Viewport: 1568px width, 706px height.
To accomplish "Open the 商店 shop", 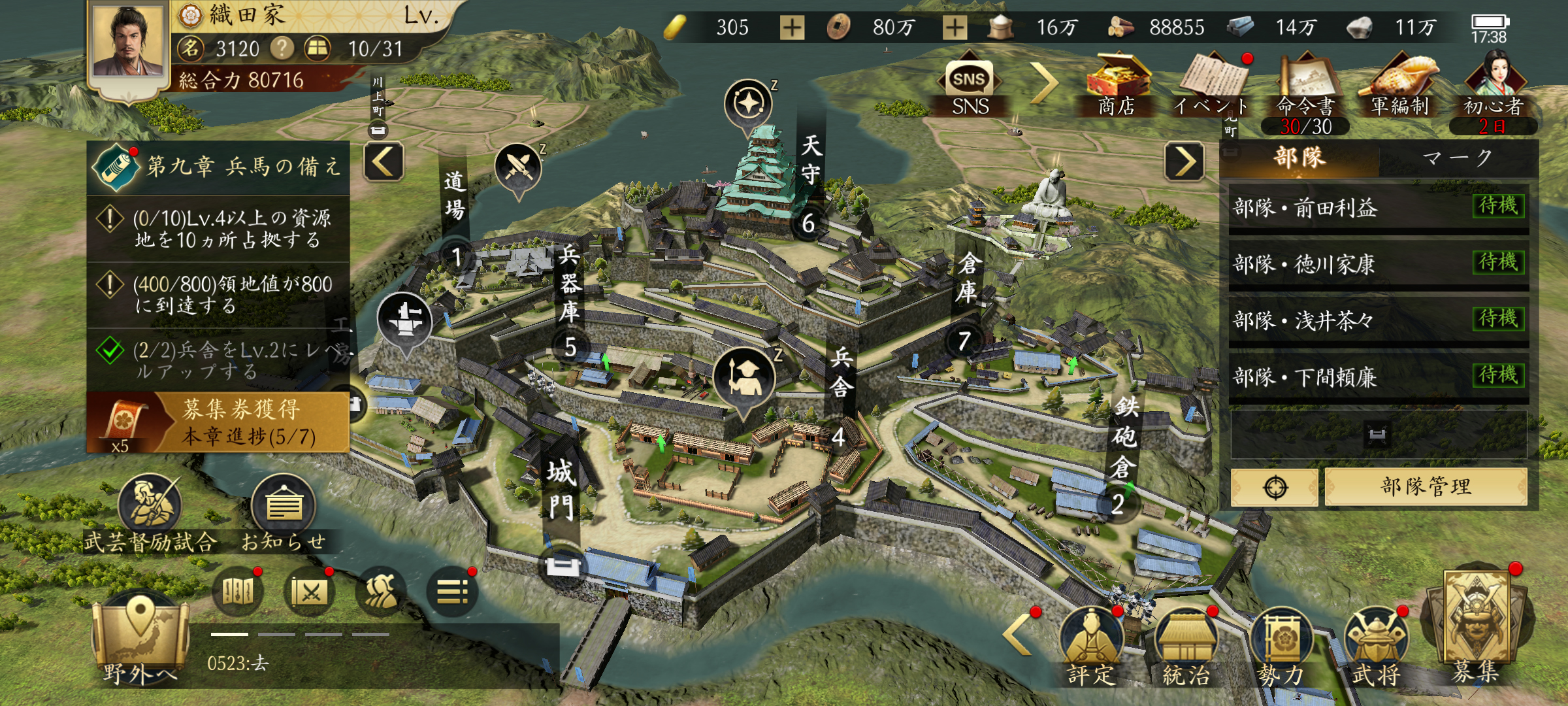I will pos(1116,84).
